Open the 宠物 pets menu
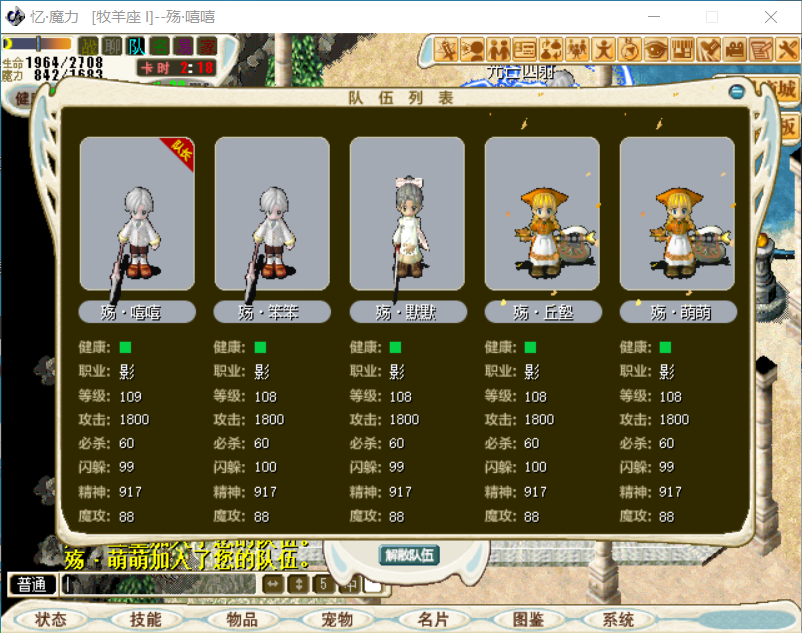The width and height of the screenshot is (802, 633). point(336,620)
